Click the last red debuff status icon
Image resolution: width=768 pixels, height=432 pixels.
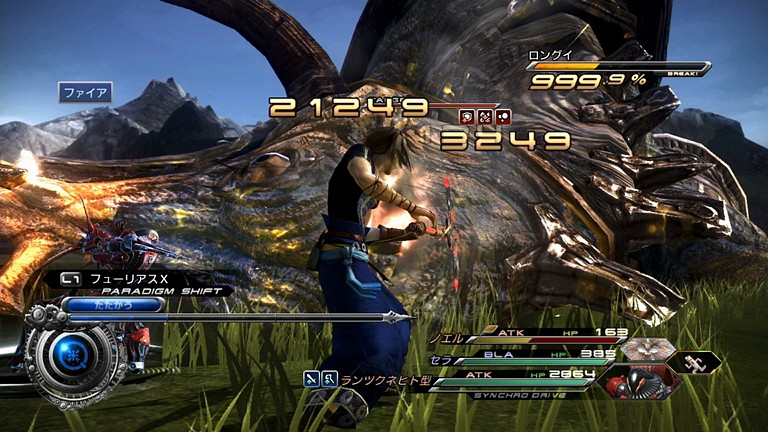coord(502,117)
